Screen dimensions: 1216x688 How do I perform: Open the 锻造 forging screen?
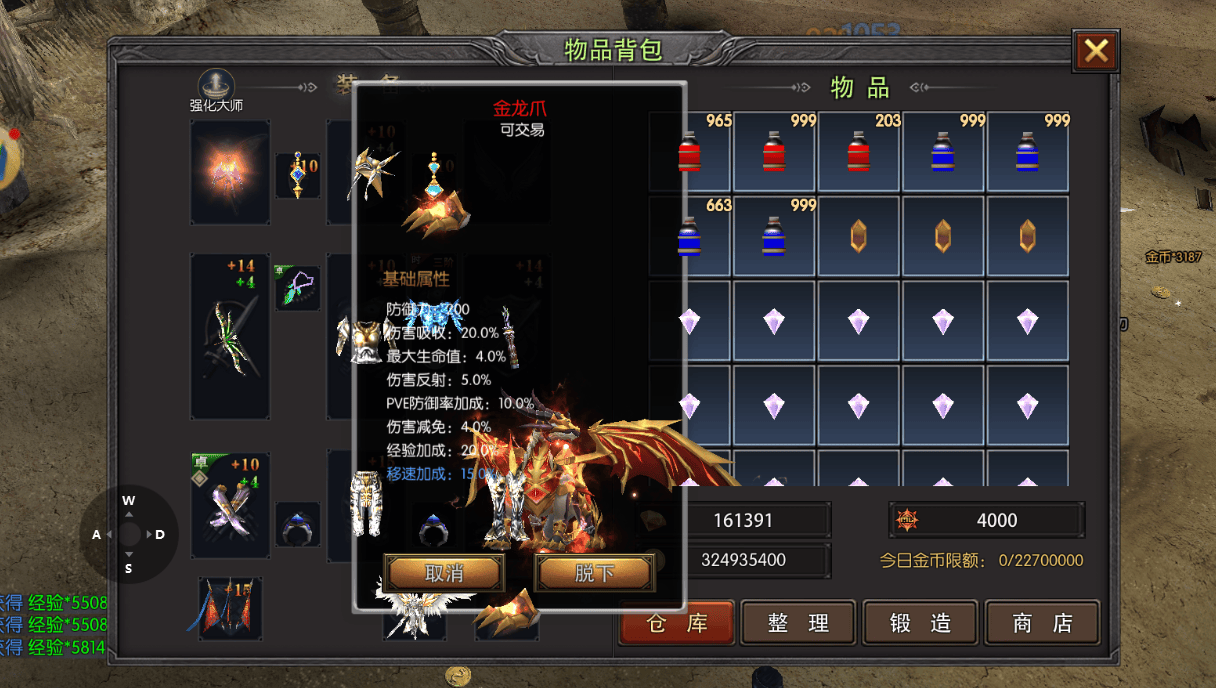tap(920, 623)
